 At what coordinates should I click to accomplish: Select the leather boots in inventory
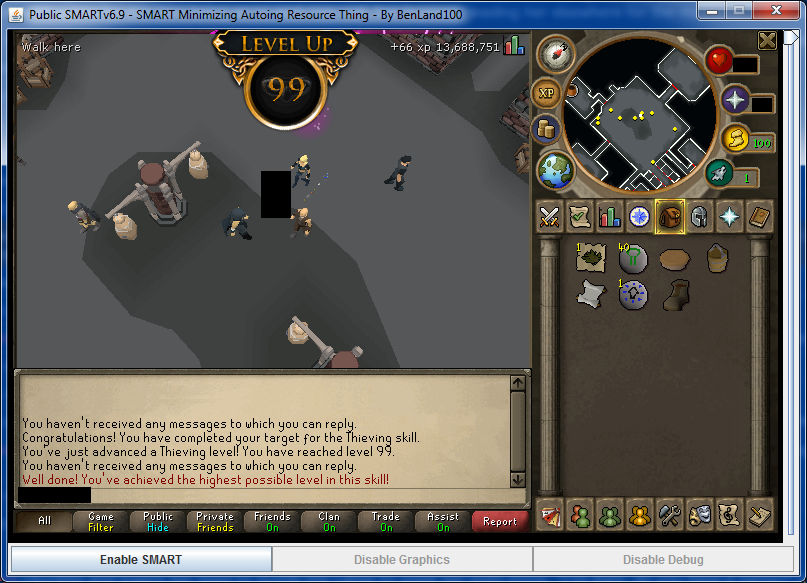coord(674,294)
